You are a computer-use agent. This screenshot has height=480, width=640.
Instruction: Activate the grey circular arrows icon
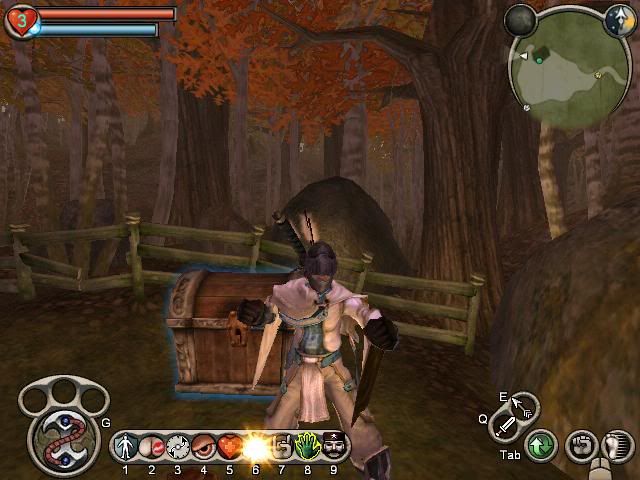coord(178,446)
